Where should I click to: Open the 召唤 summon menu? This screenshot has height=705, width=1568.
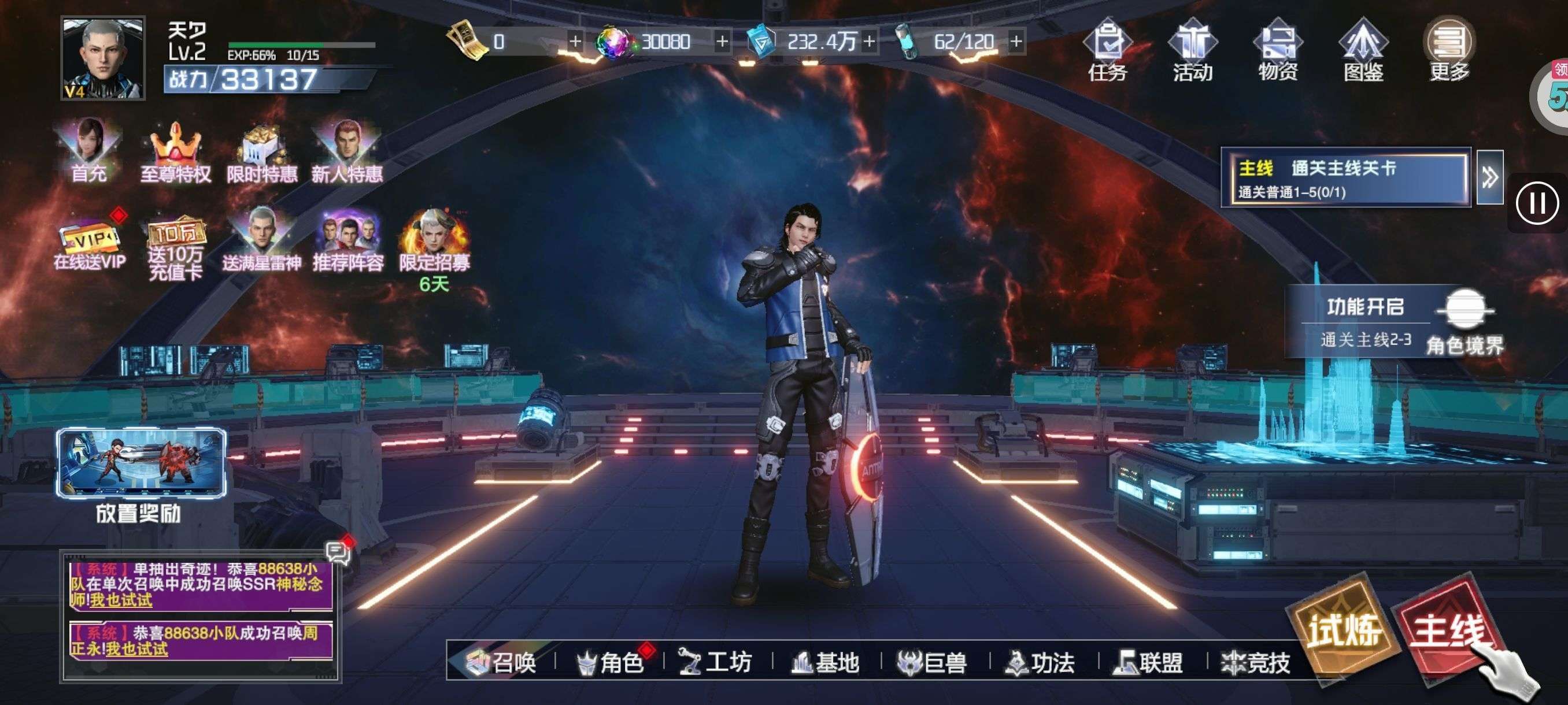click(502, 662)
